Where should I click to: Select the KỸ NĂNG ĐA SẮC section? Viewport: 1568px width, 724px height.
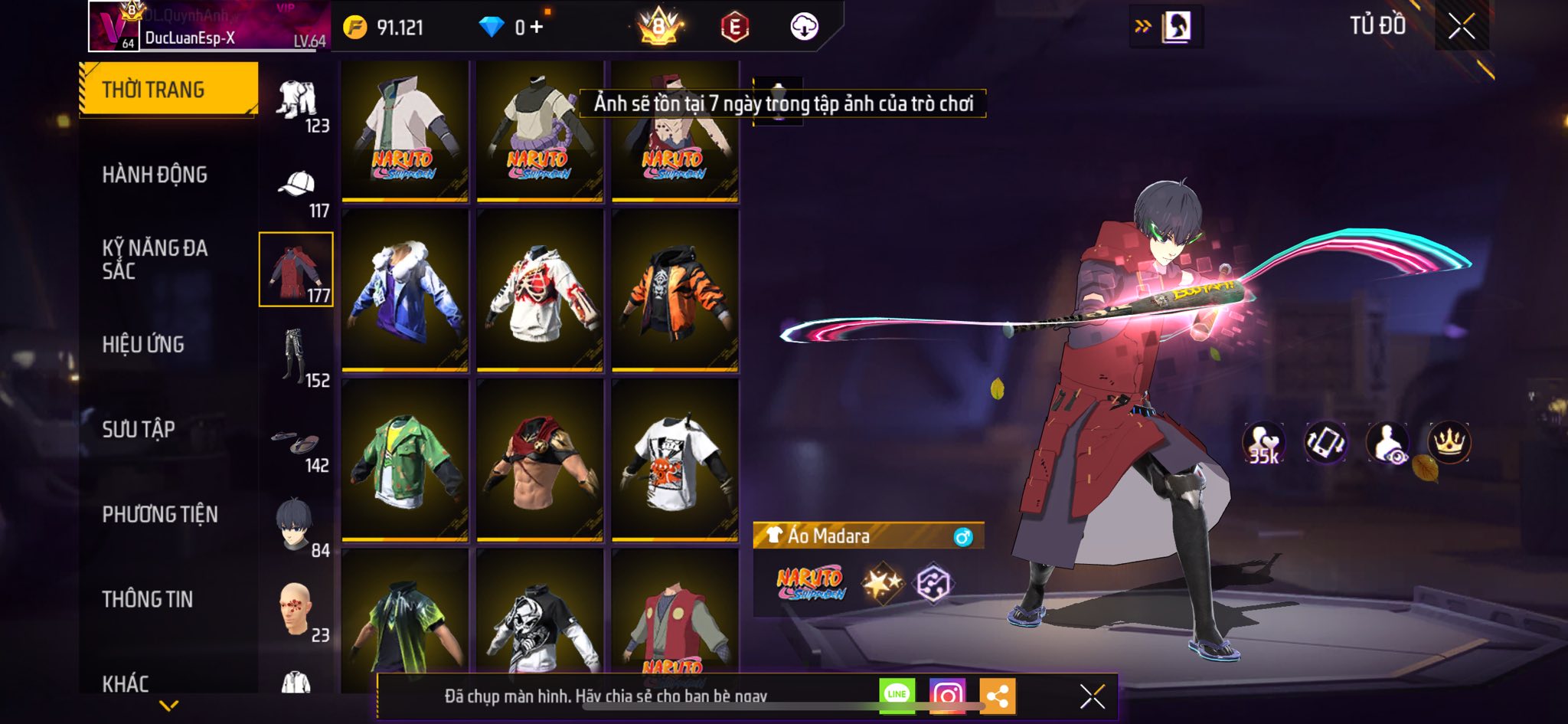pos(155,259)
